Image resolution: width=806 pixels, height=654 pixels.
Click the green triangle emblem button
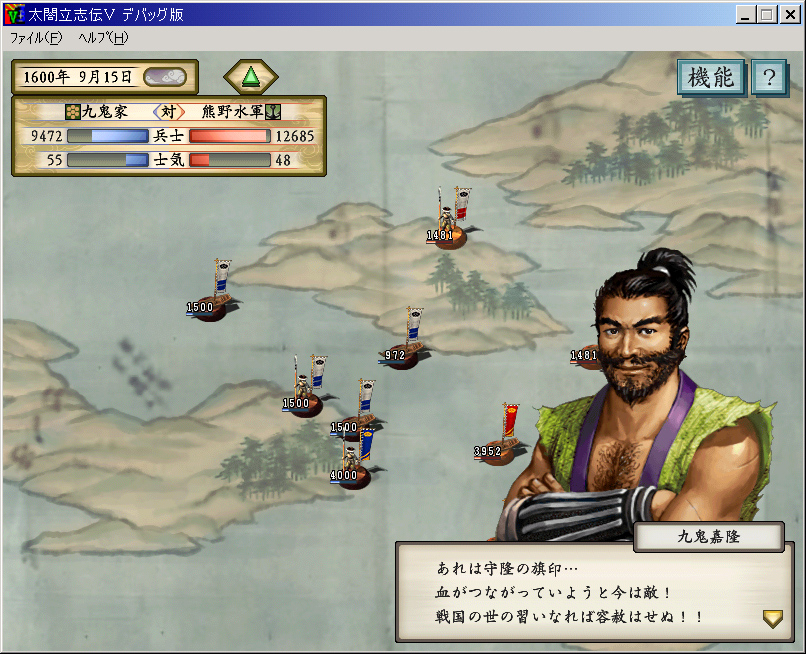point(251,77)
